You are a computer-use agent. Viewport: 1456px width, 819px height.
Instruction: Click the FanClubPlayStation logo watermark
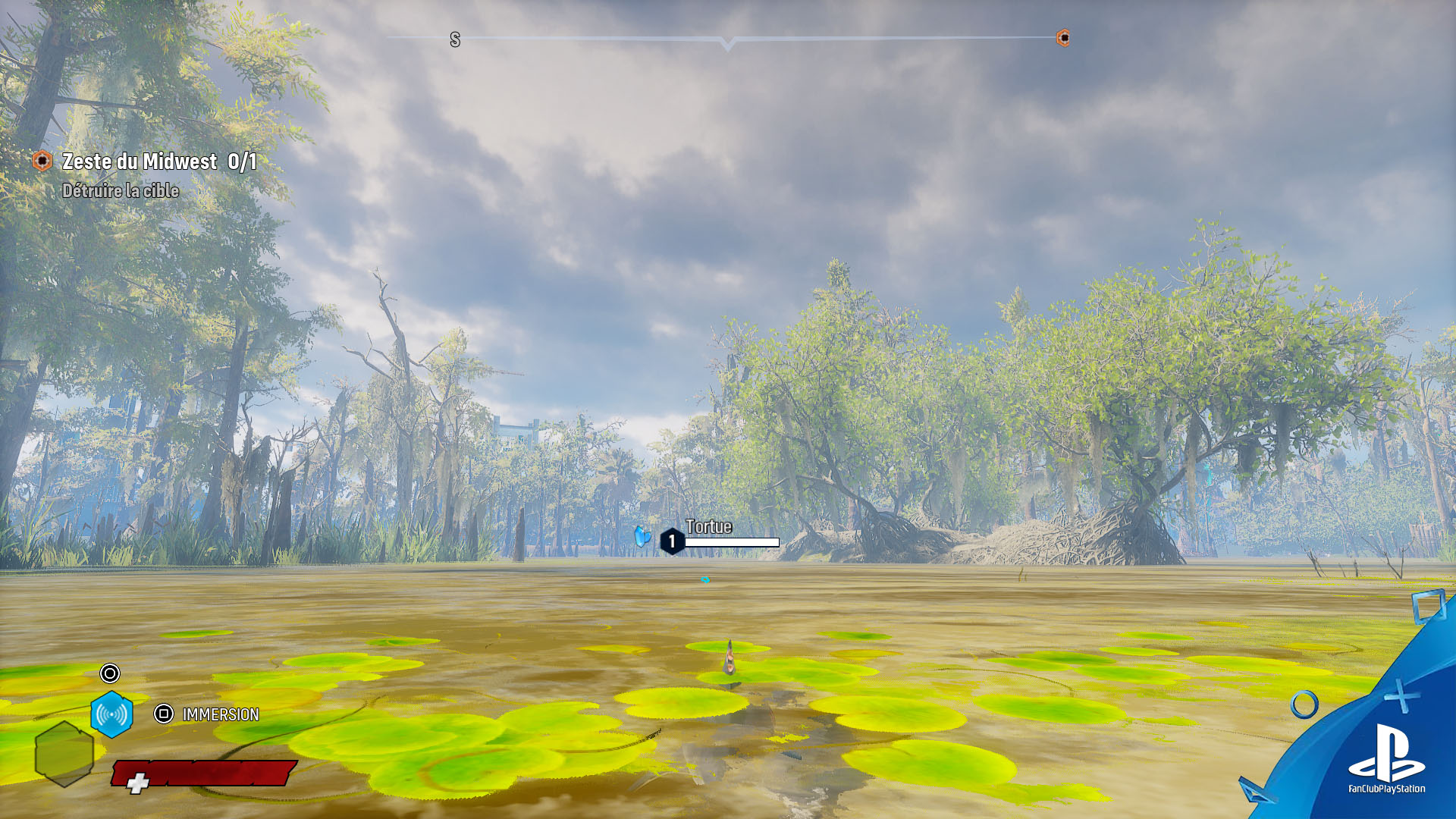coord(1387,758)
